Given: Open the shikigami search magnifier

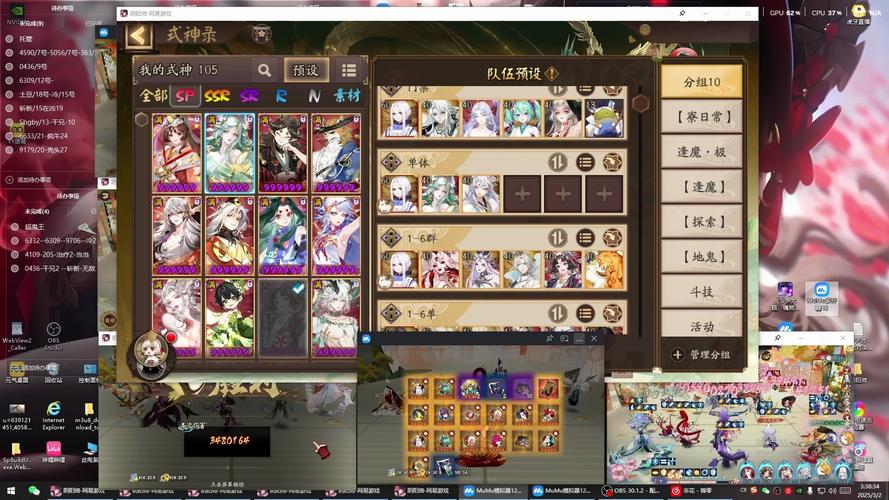Looking at the screenshot, I should pos(264,70).
